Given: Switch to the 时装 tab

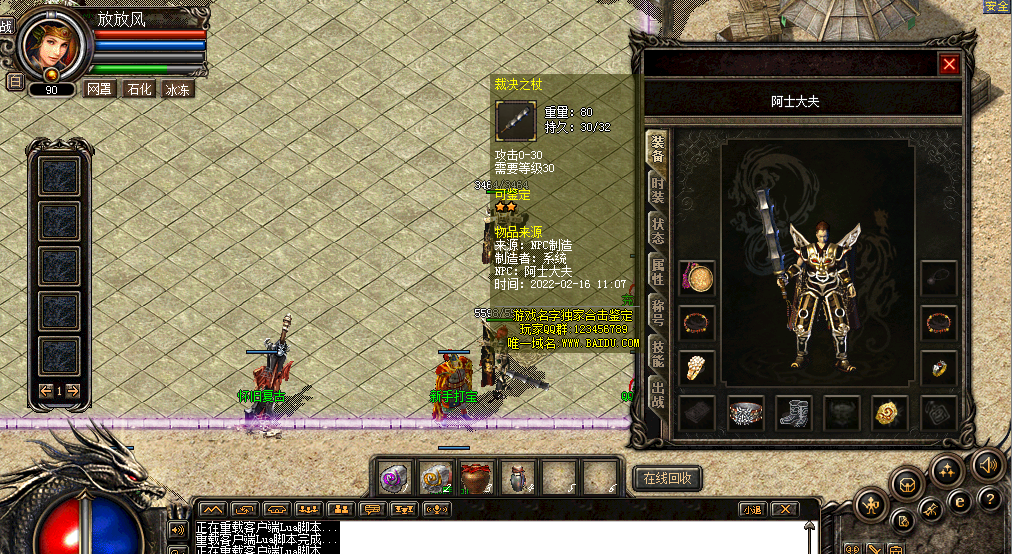Looking at the screenshot, I should (x=657, y=190).
